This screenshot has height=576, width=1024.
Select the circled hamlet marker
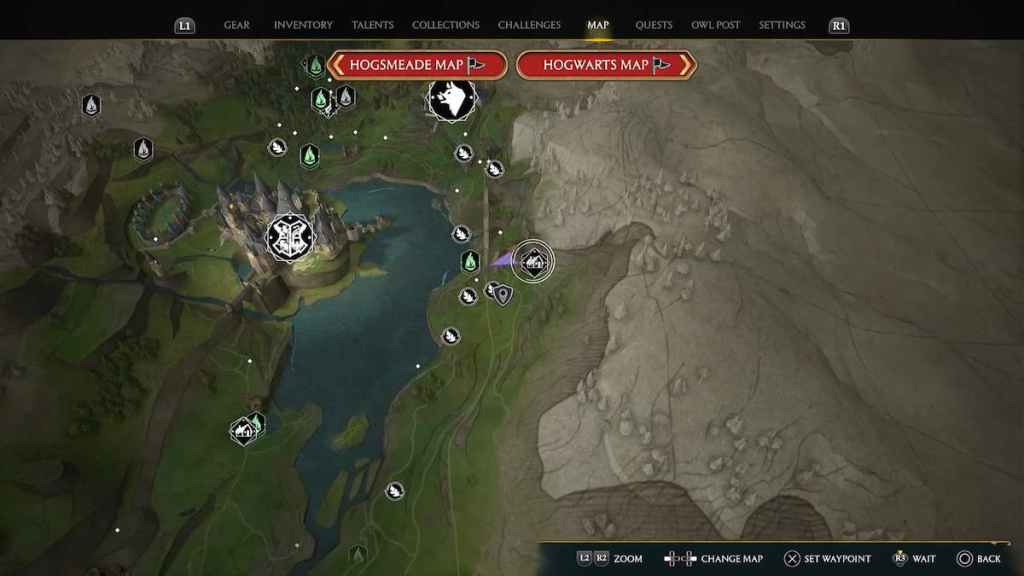(533, 262)
